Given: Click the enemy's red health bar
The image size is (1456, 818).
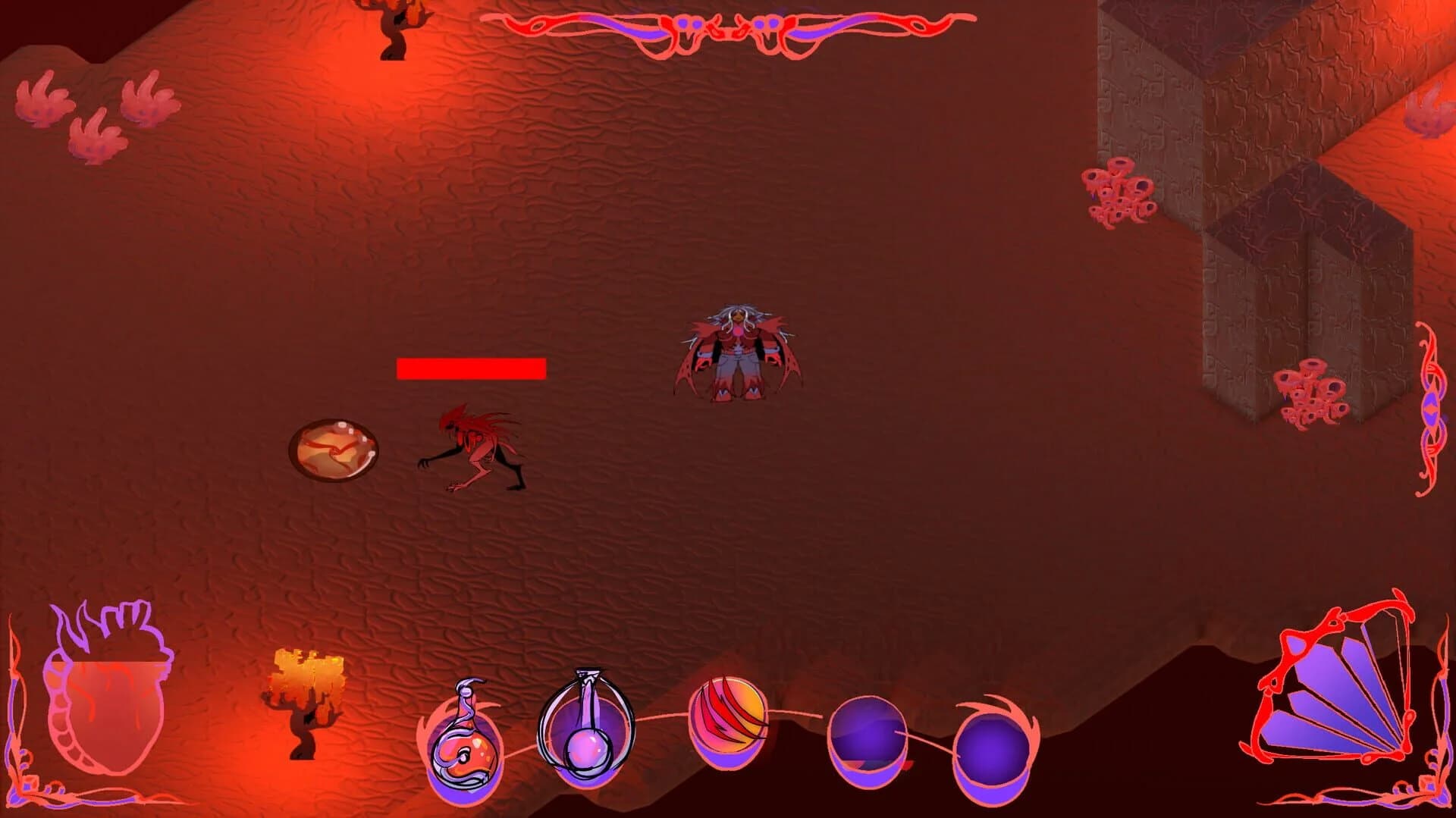Looking at the screenshot, I should pyautogui.click(x=470, y=370).
